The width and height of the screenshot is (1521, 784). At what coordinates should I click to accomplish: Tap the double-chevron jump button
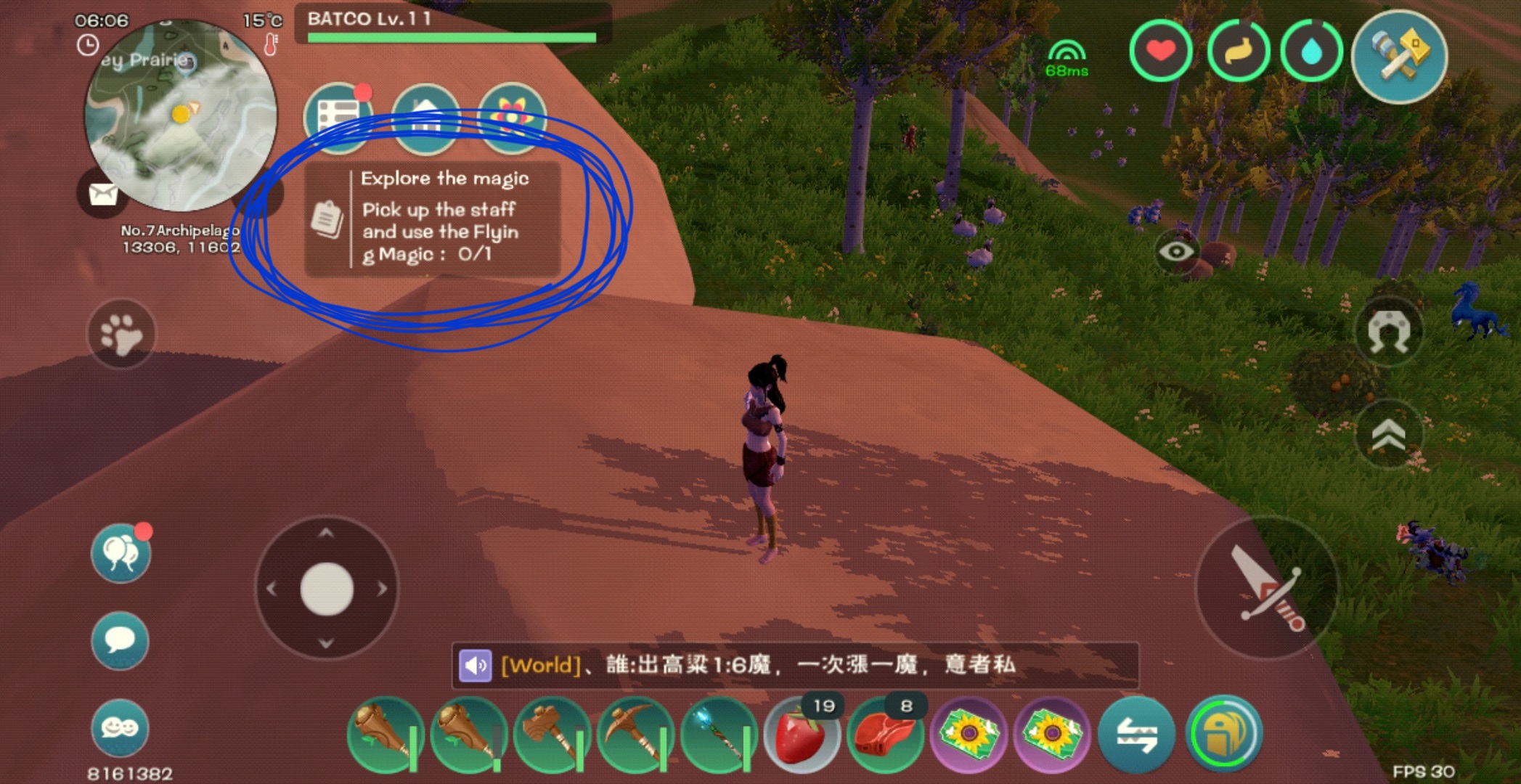click(x=1388, y=436)
